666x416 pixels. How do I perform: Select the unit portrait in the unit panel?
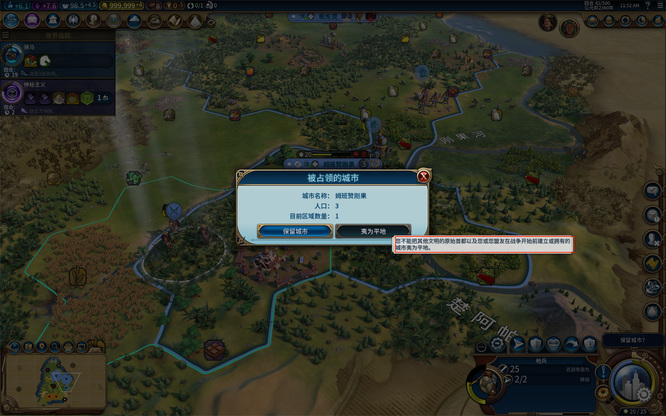487,384
